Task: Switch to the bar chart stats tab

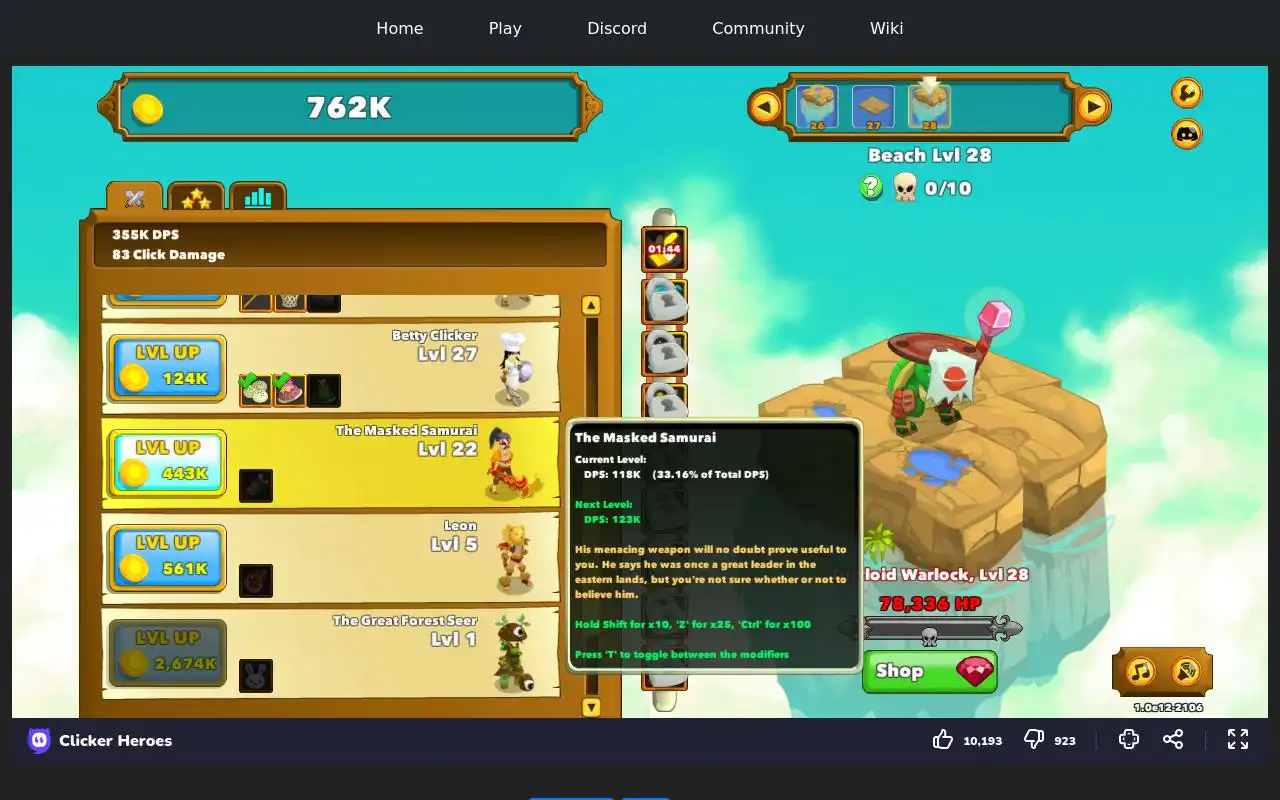Action: pos(258,198)
